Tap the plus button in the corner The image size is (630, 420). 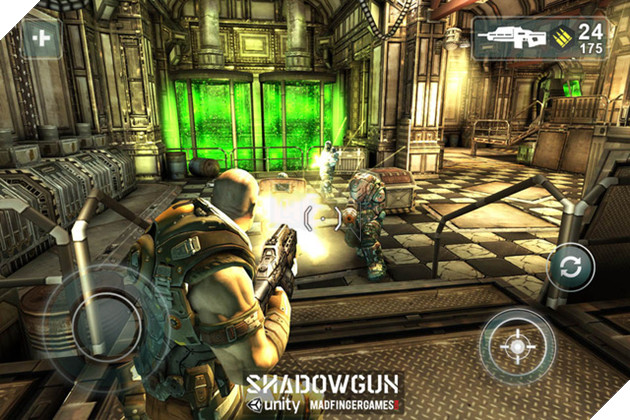coord(42,39)
